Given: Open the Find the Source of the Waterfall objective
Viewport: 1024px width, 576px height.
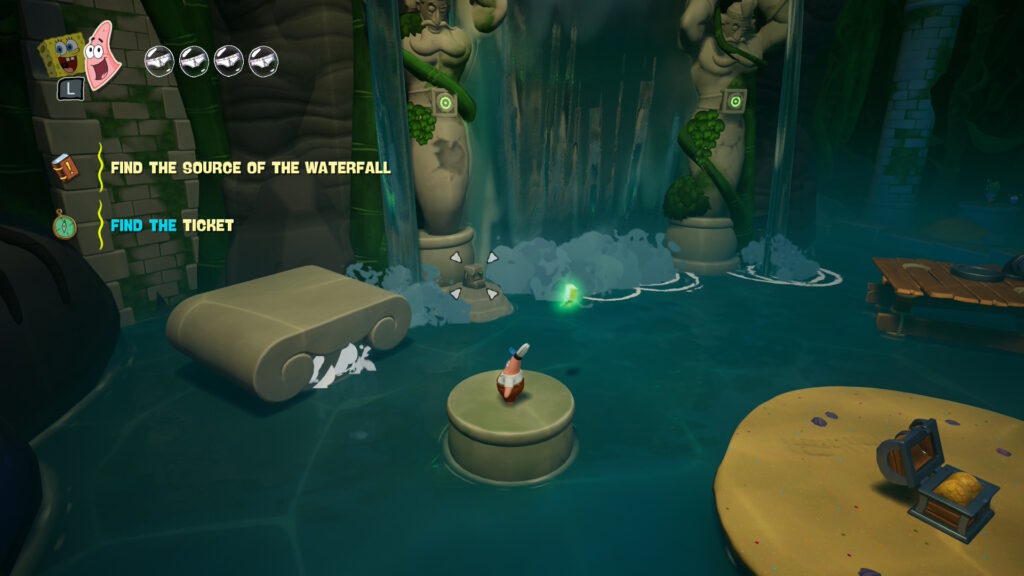Looking at the screenshot, I should click(x=250, y=168).
